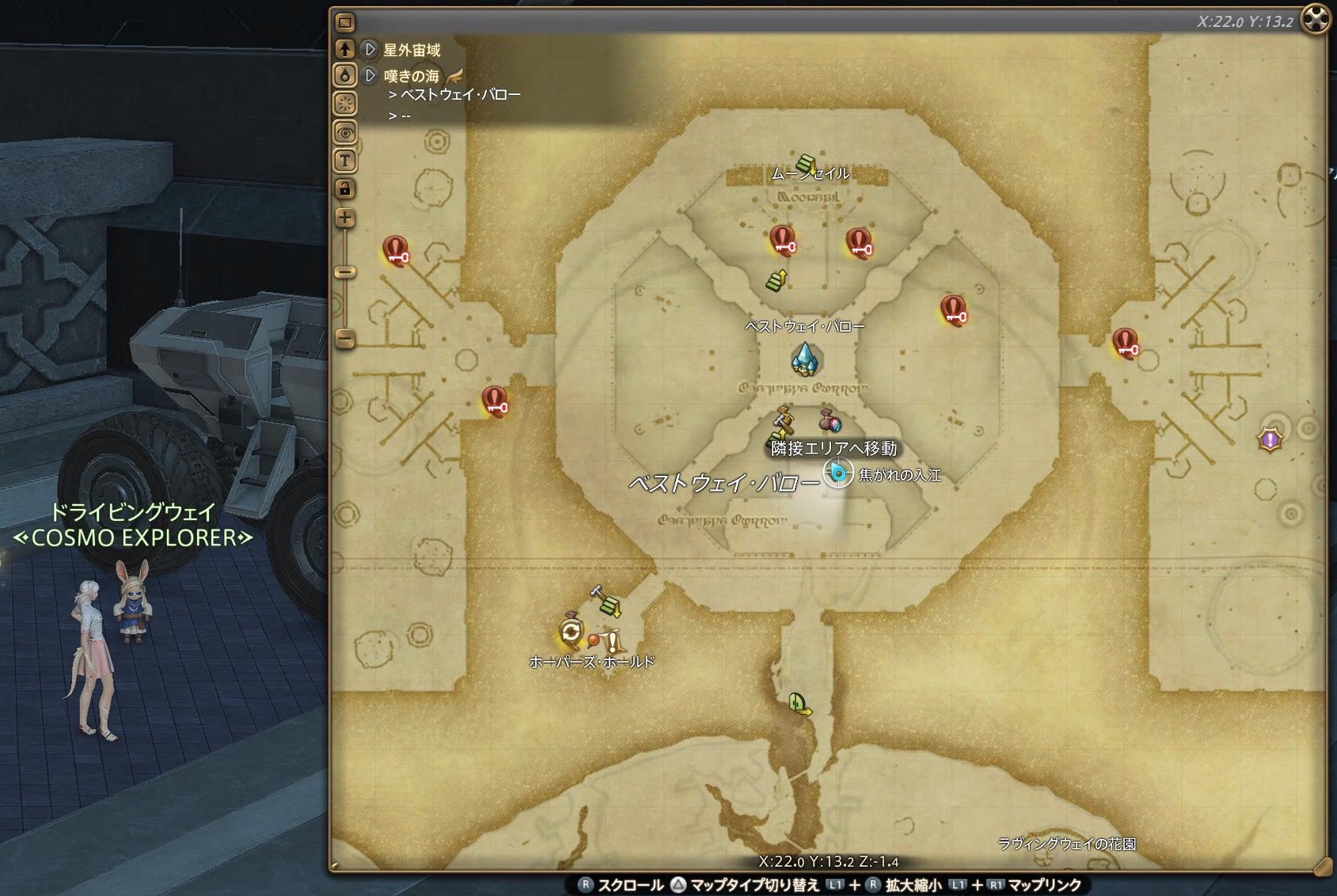Expand the 星外宙域 region selector arrow

coord(370,50)
